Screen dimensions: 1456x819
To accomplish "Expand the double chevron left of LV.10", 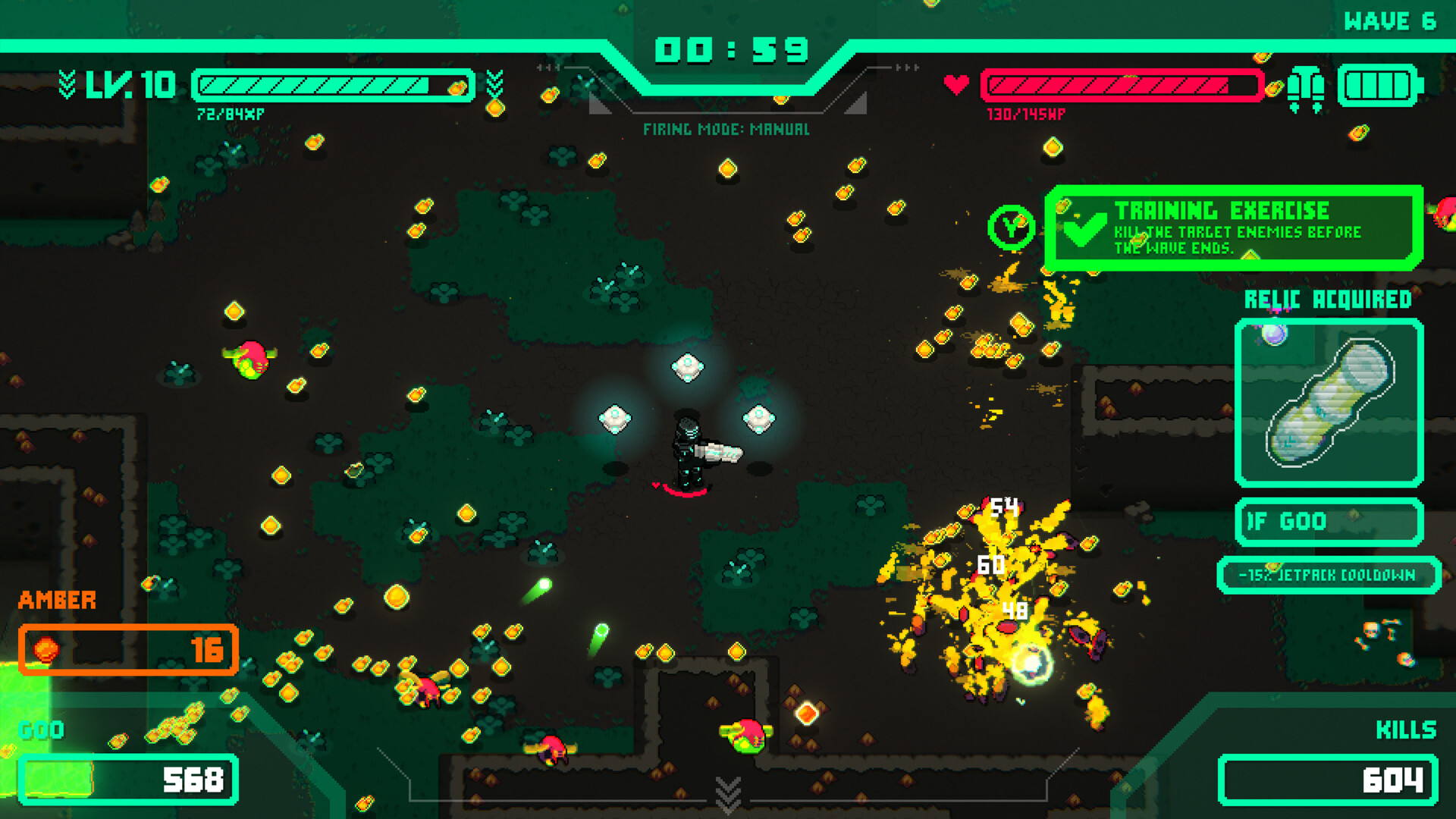I will tap(67, 85).
